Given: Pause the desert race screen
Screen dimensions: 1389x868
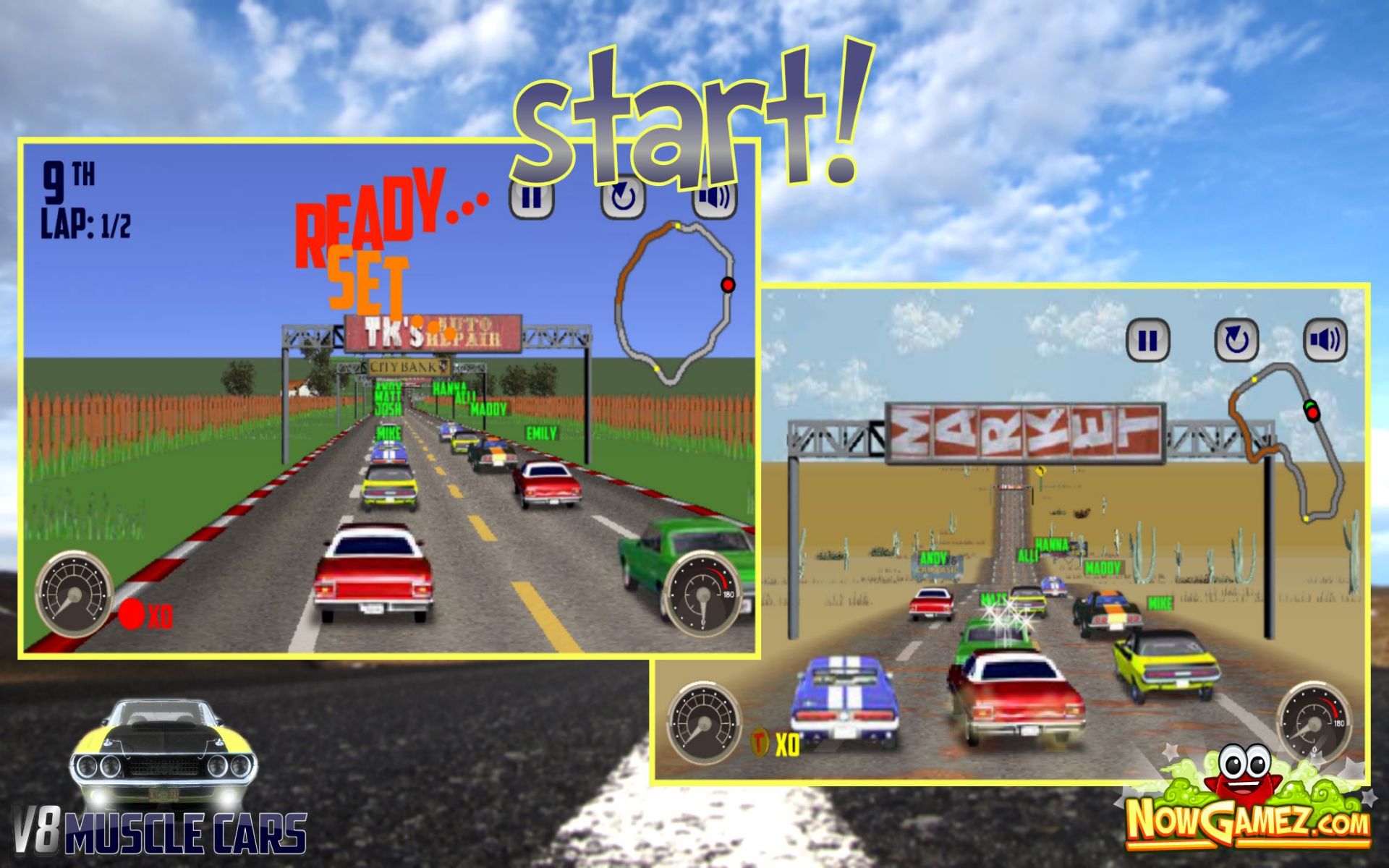Looking at the screenshot, I should coord(1150,340).
